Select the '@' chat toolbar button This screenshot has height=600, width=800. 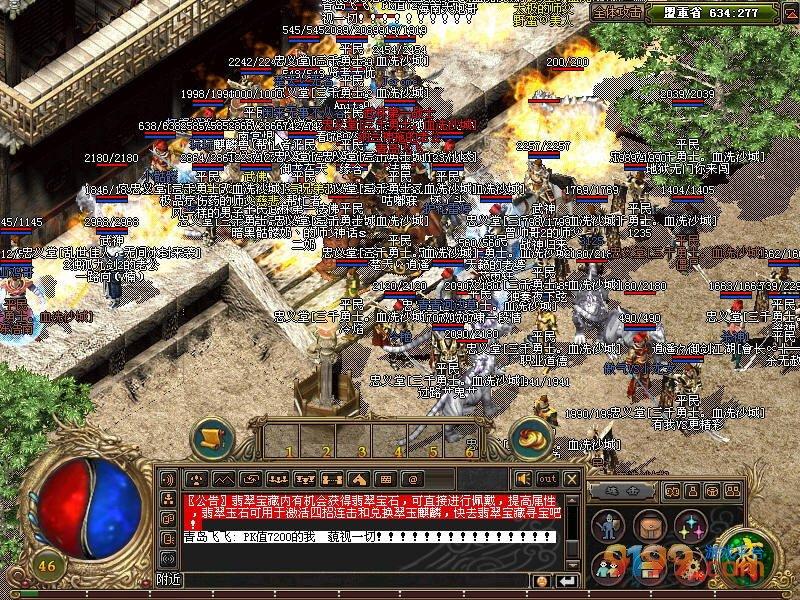coord(412,479)
